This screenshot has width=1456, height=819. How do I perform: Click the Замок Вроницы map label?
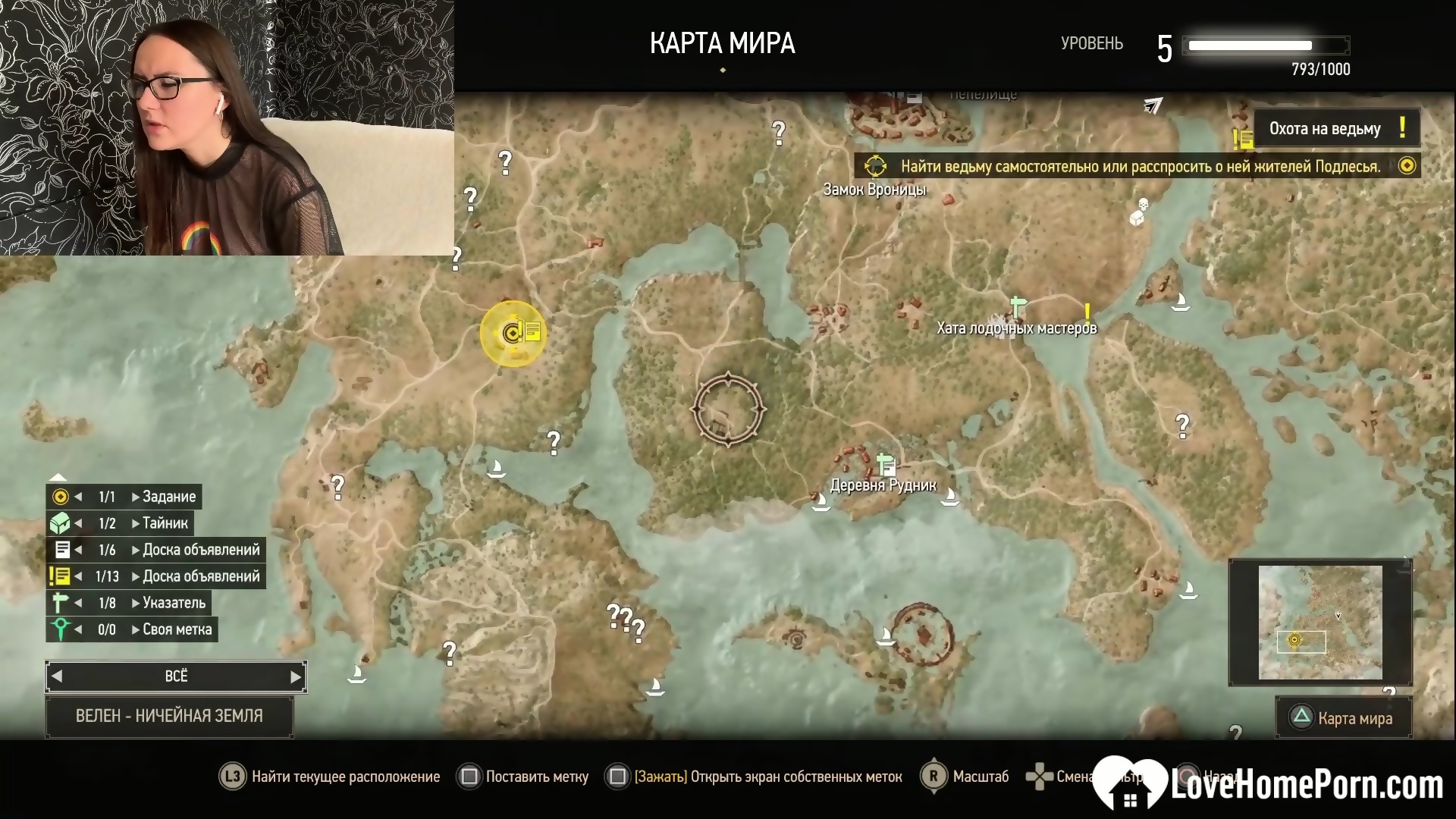point(874,190)
